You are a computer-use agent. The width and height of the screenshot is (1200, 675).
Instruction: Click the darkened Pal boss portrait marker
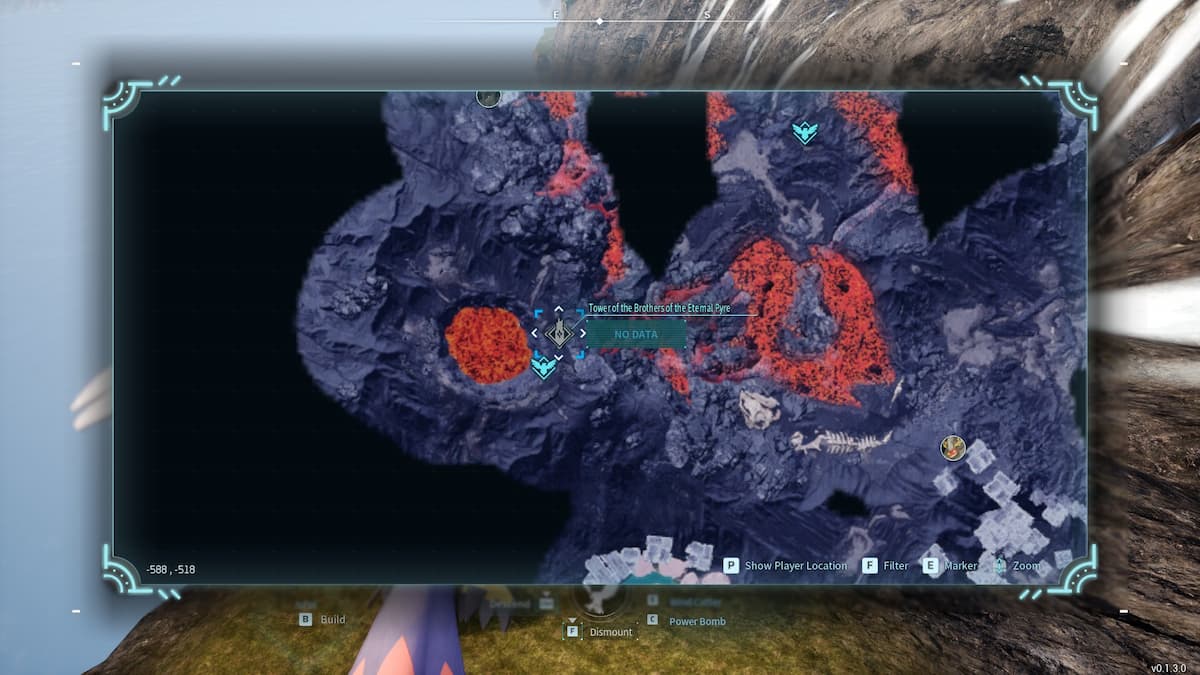pyautogui.click(x=488, y=97)
